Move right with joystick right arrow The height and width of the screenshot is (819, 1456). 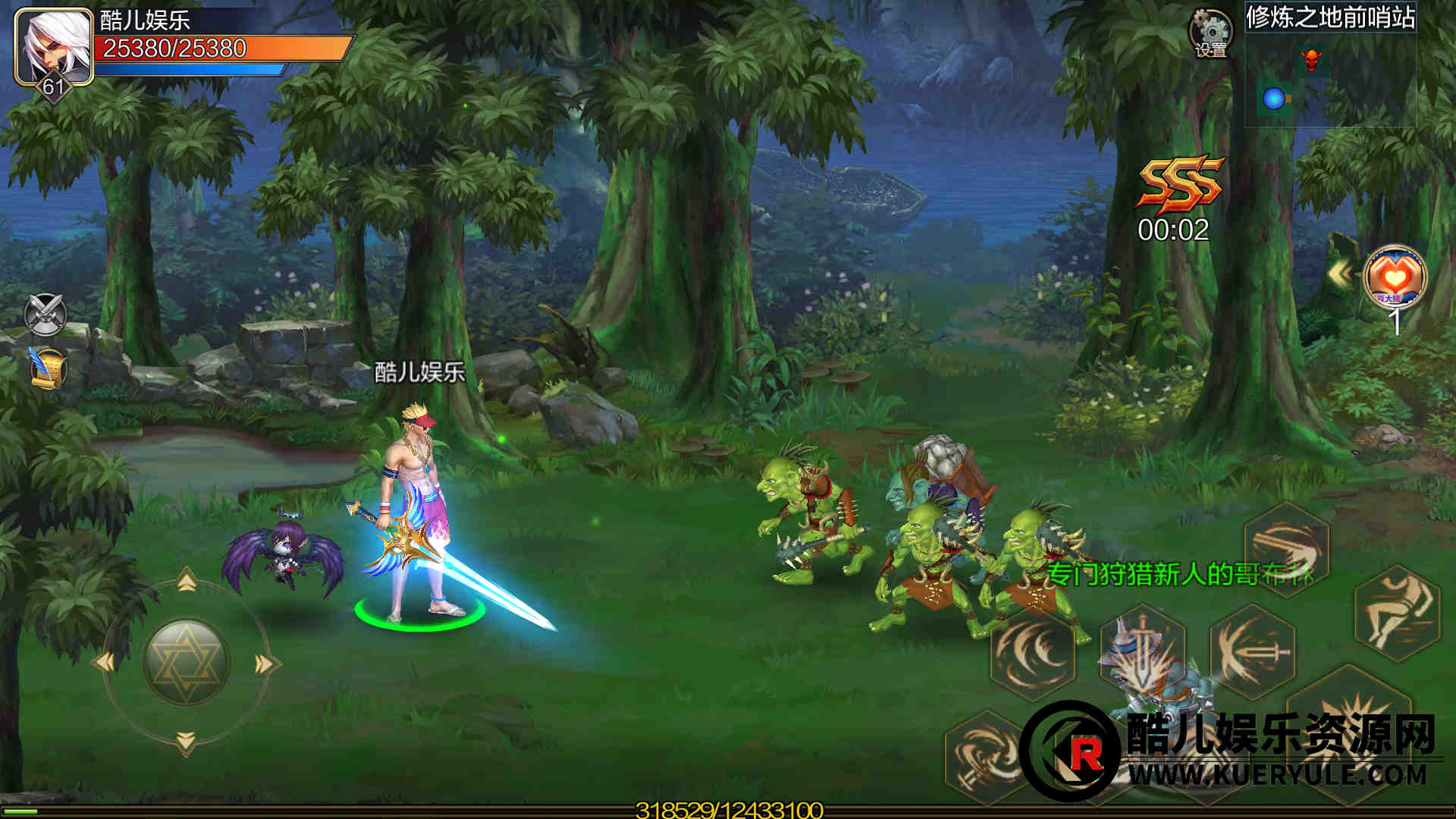click(x=265, y=664)
